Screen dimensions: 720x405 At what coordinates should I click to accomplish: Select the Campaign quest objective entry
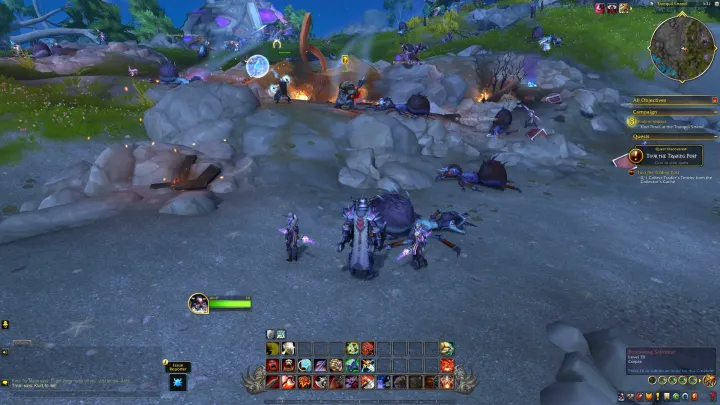click(660, 124)
